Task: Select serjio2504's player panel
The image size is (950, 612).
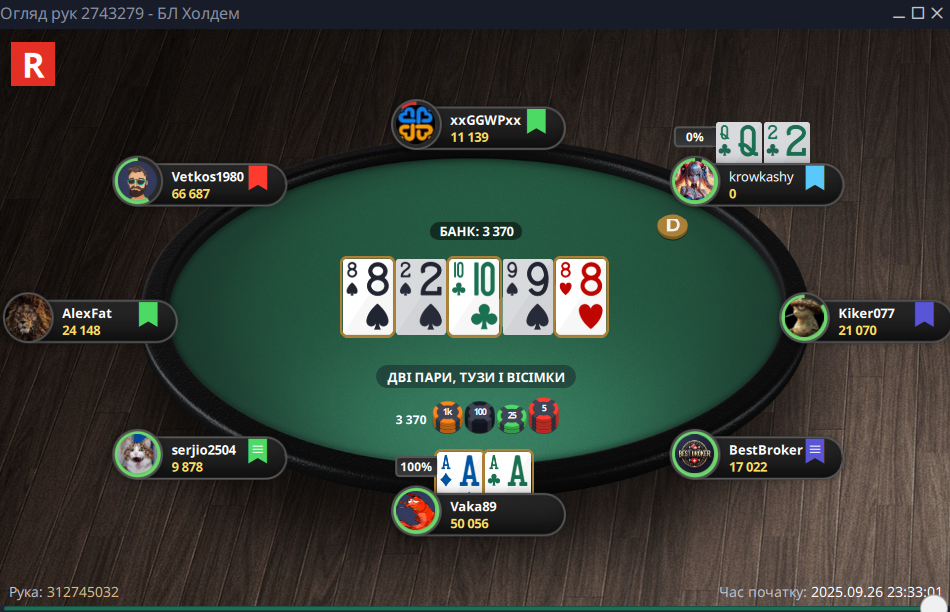Action: pyautogui.click(x=200, y=458)
